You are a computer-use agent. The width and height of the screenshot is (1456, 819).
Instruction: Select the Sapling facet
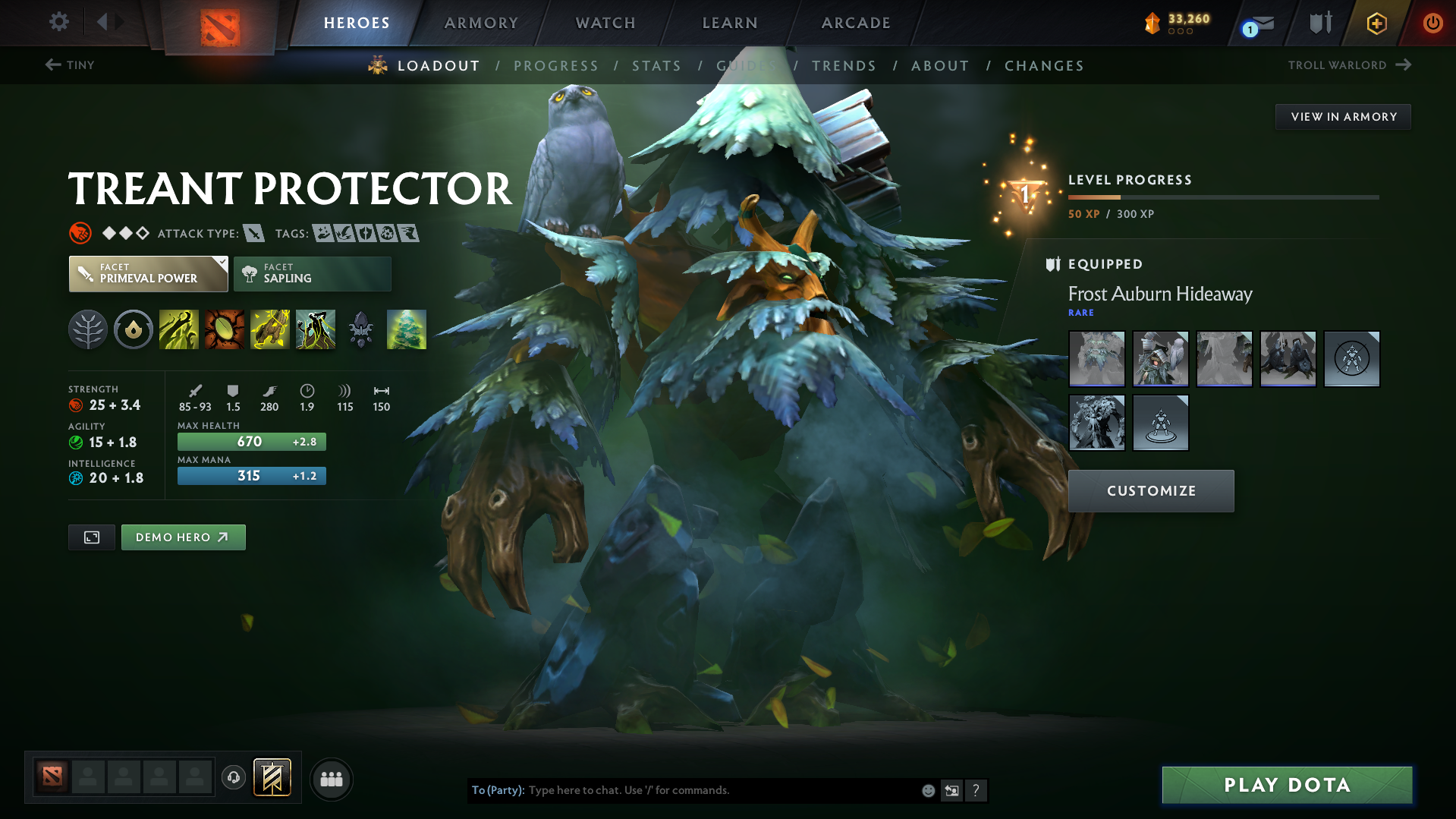tap(312, 273)
